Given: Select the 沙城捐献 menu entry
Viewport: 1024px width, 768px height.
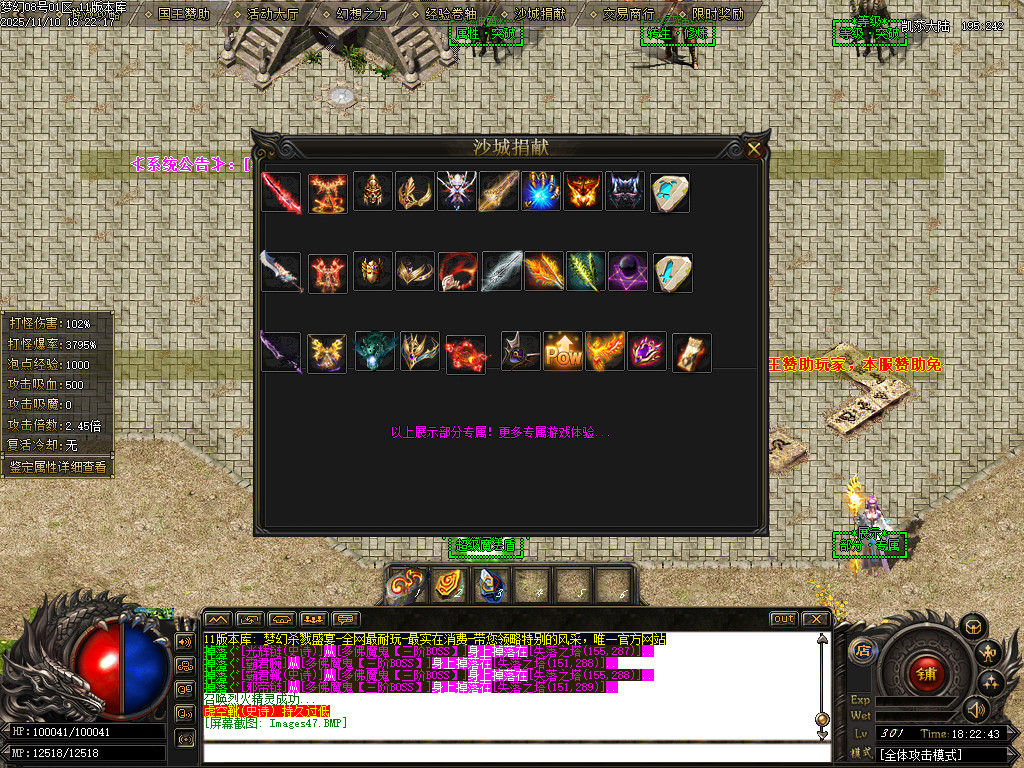Looking at the screenshot, I should 539,14.
